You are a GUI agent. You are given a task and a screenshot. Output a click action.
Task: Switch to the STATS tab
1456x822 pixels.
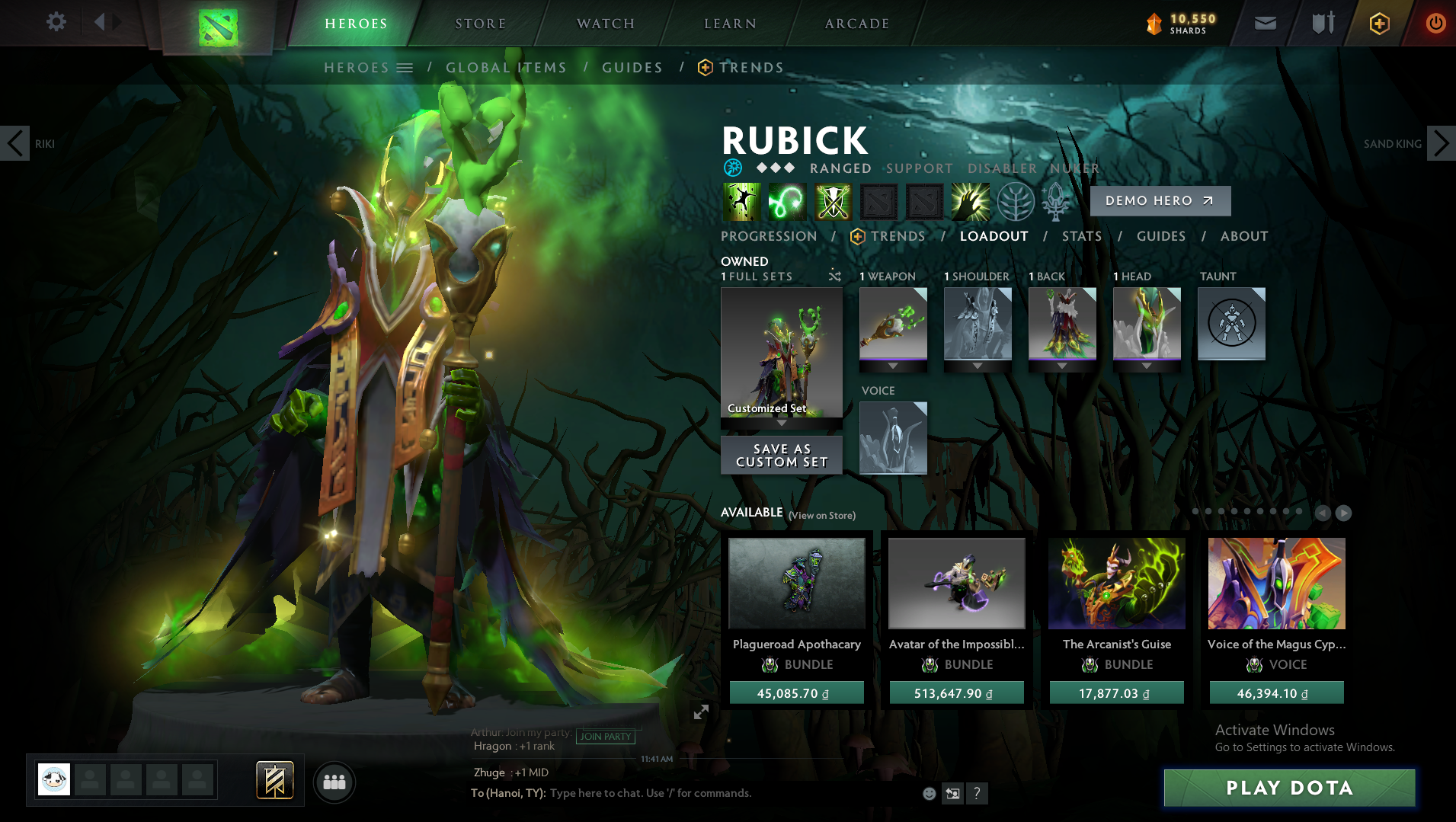tap(1081, 236)
